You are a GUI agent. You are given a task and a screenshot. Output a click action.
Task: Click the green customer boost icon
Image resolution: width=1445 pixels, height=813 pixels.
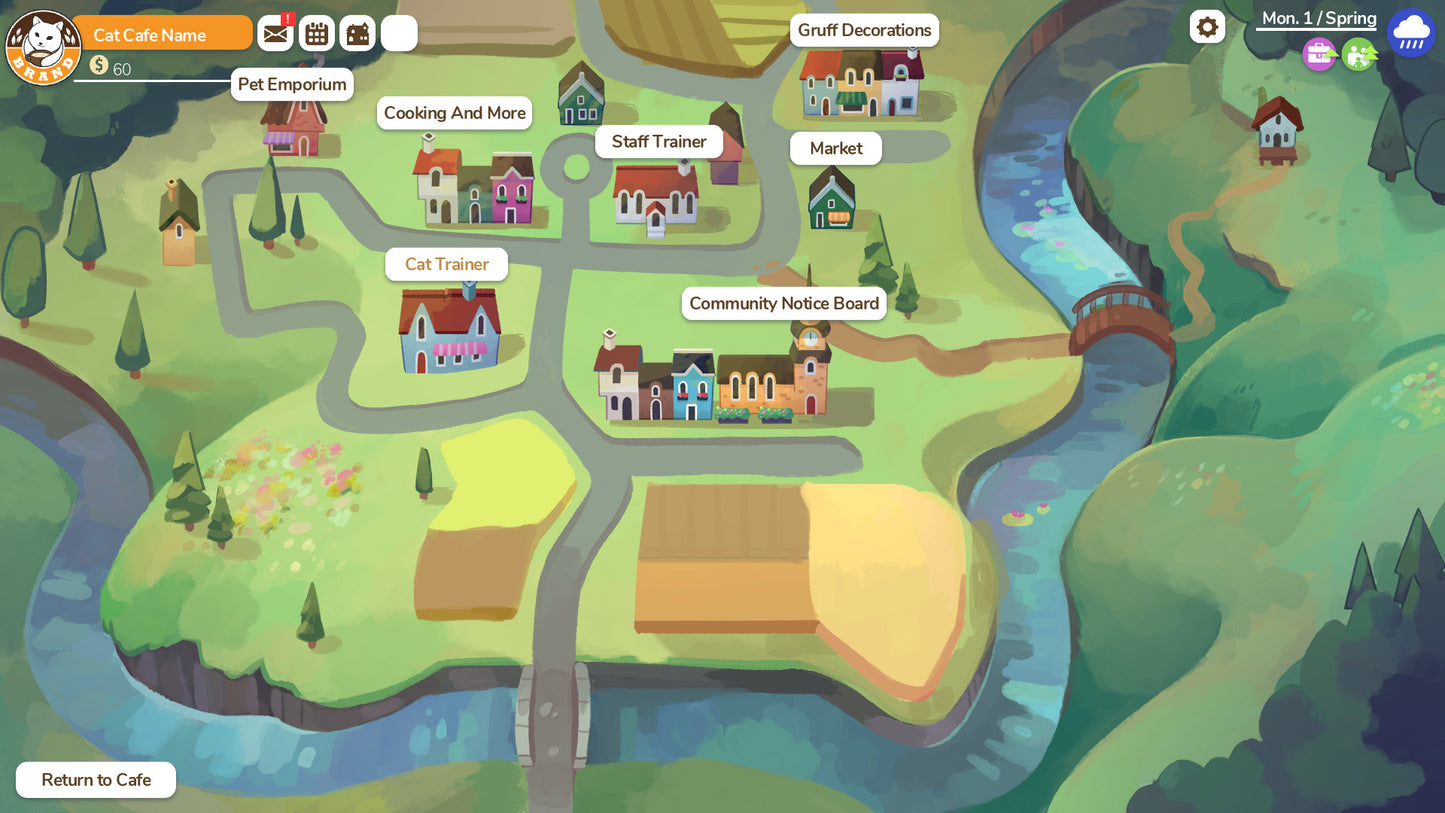(x=1359, y=54)
